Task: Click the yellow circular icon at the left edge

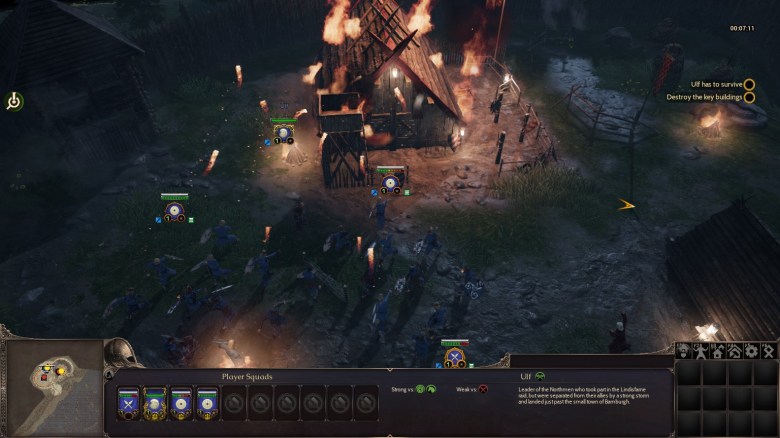Action: point(14,101)
